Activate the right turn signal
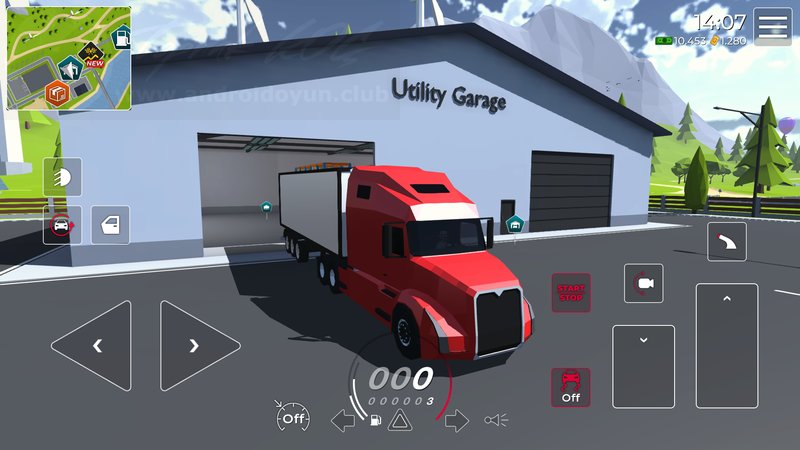 coord(456,420)
